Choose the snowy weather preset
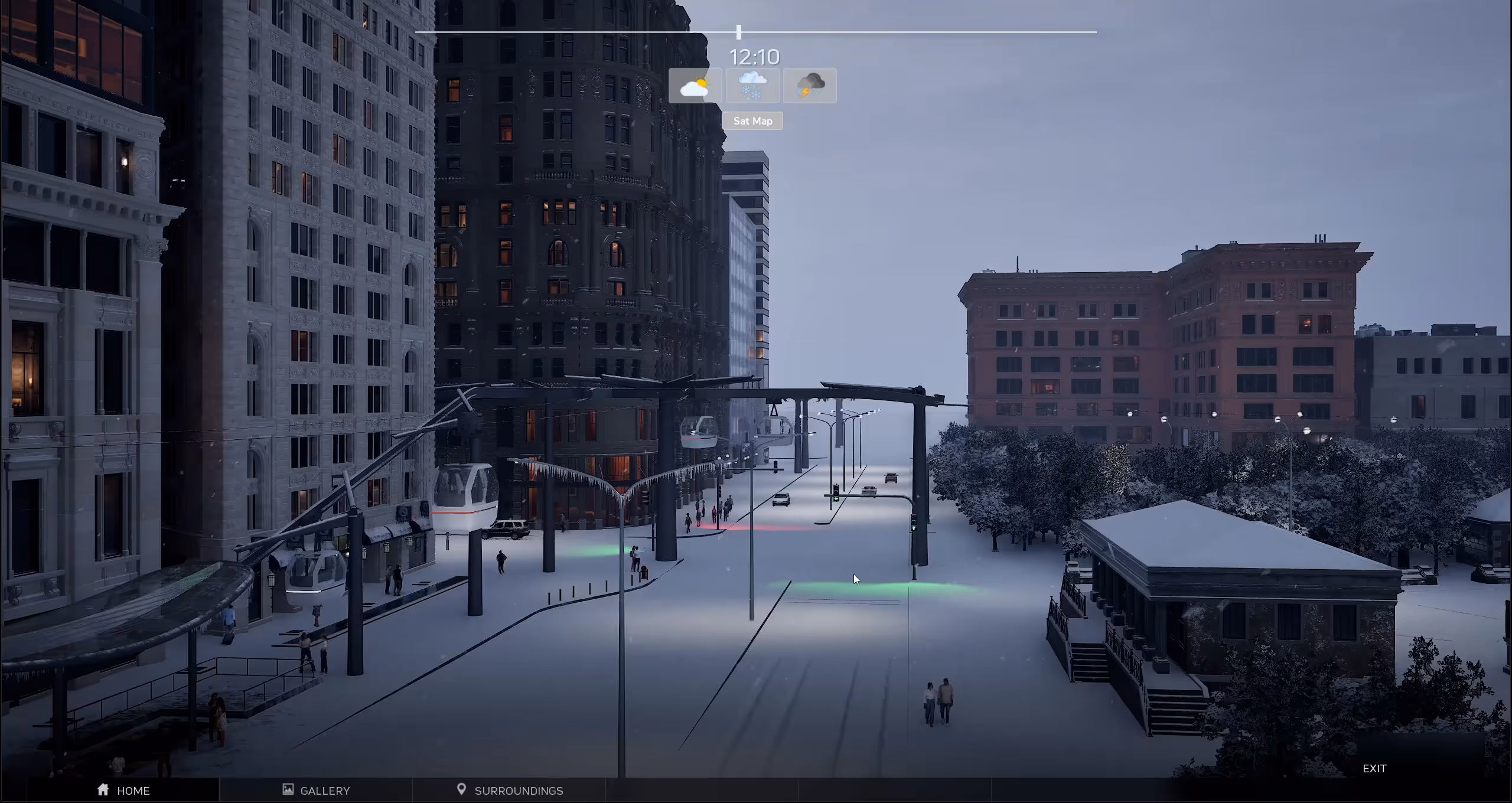The image size is (1512, 803). (x=752, y=86)
